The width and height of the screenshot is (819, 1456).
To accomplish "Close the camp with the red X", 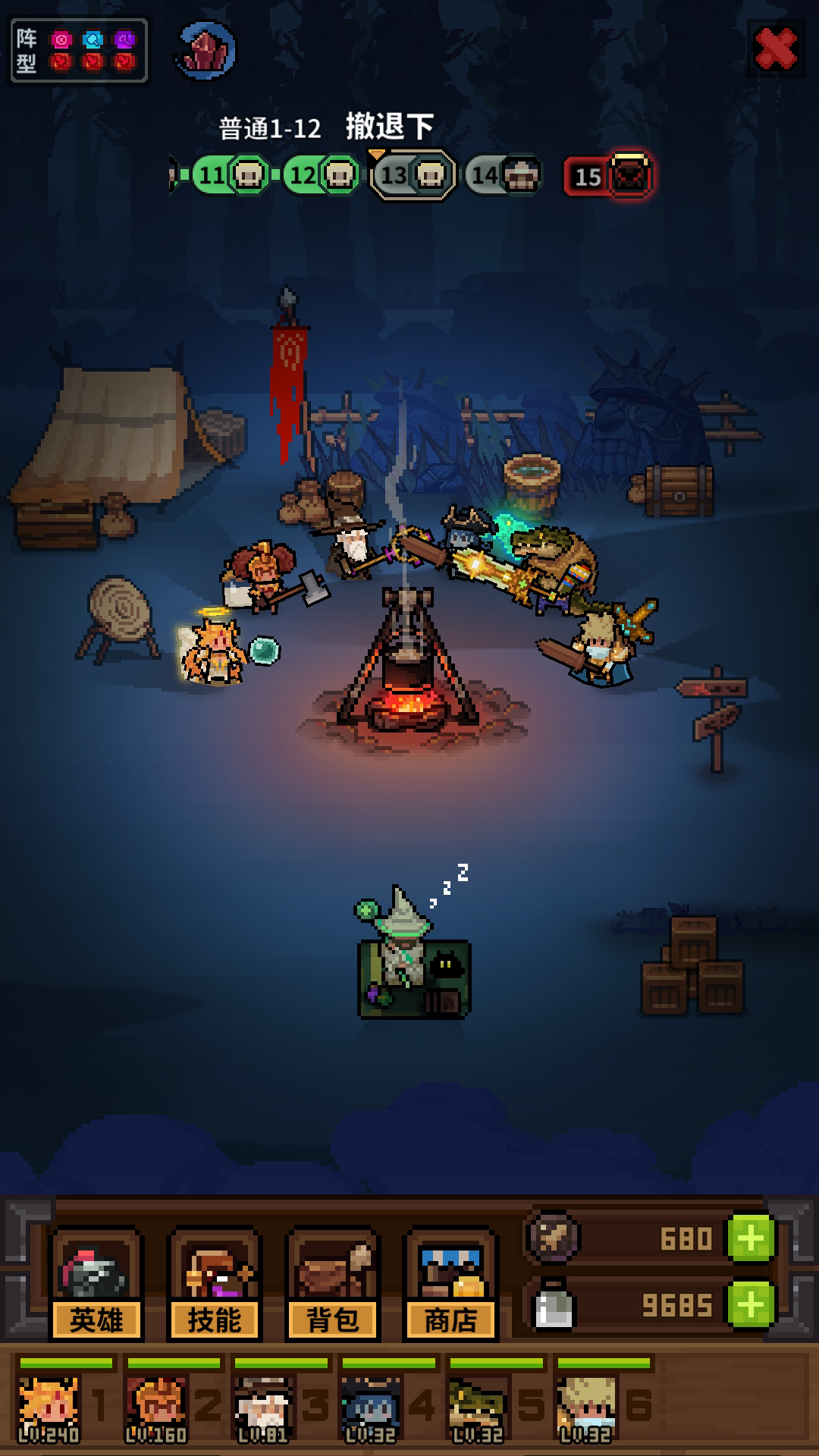I will coord(776,49).
